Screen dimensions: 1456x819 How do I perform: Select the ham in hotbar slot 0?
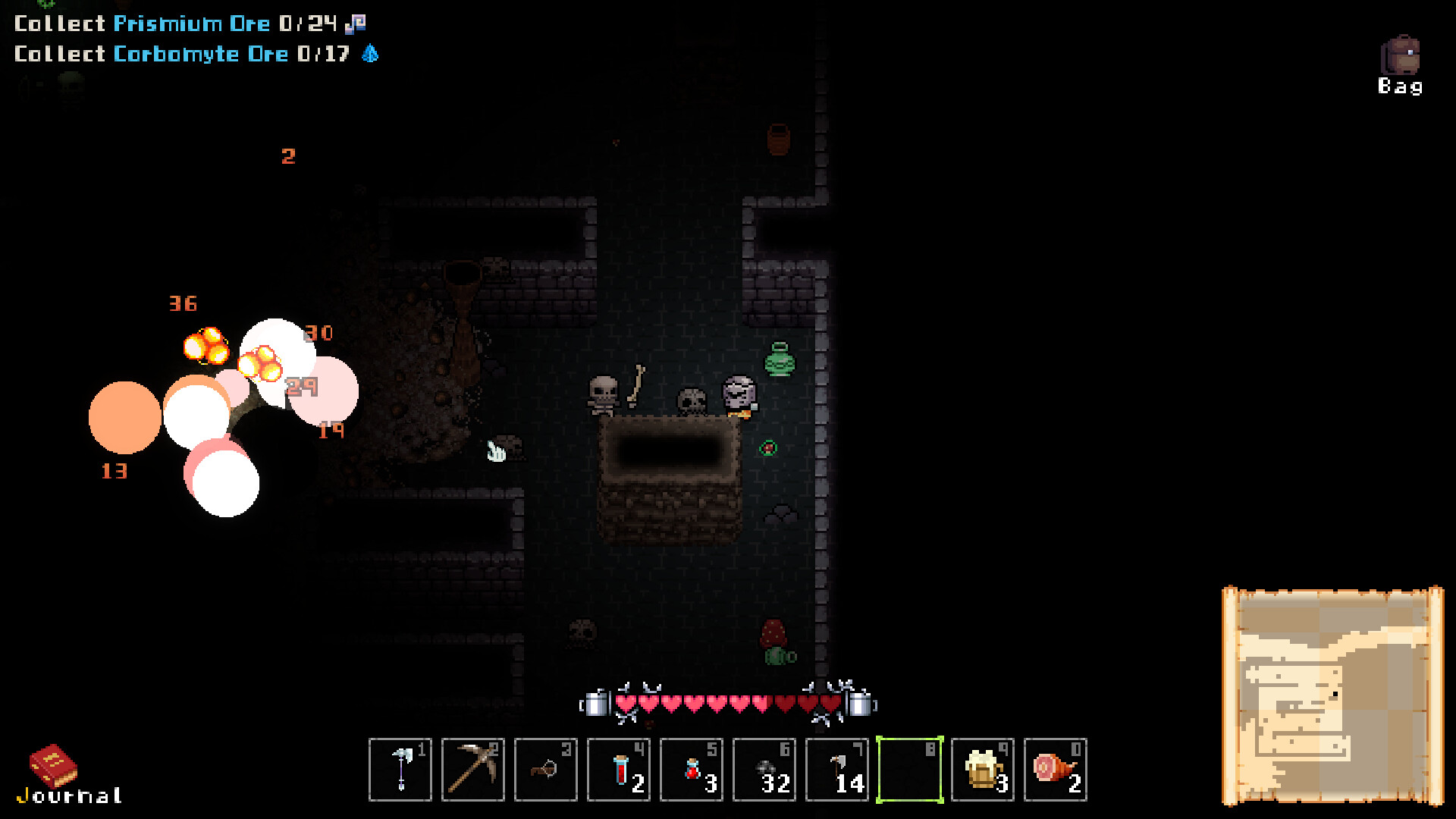(x=1055, y=770)
